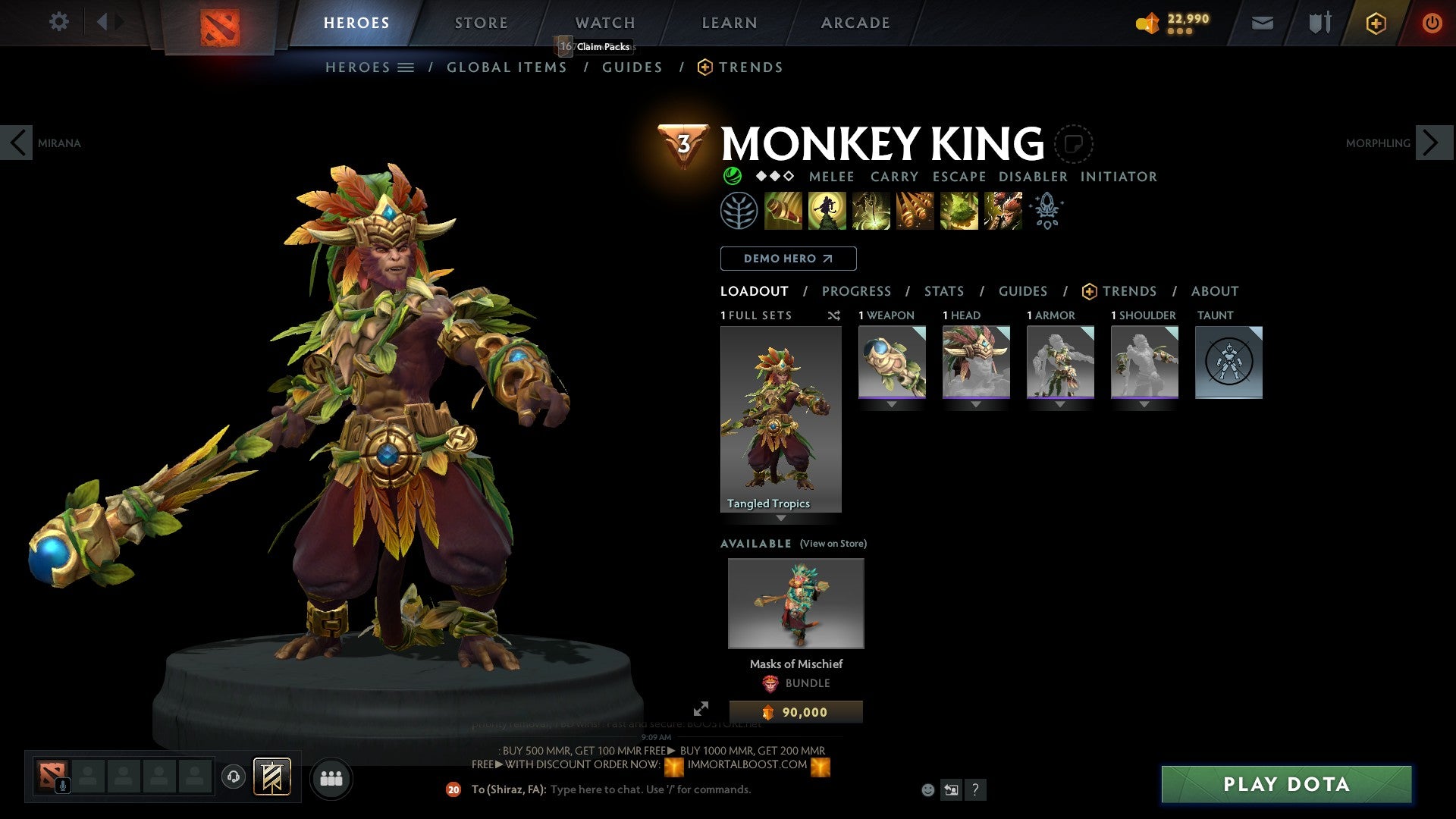This screenshot has height=819, width=1456.
Task: Click the Aghanim's Scepter upgrade icon
Action: 1046,210
